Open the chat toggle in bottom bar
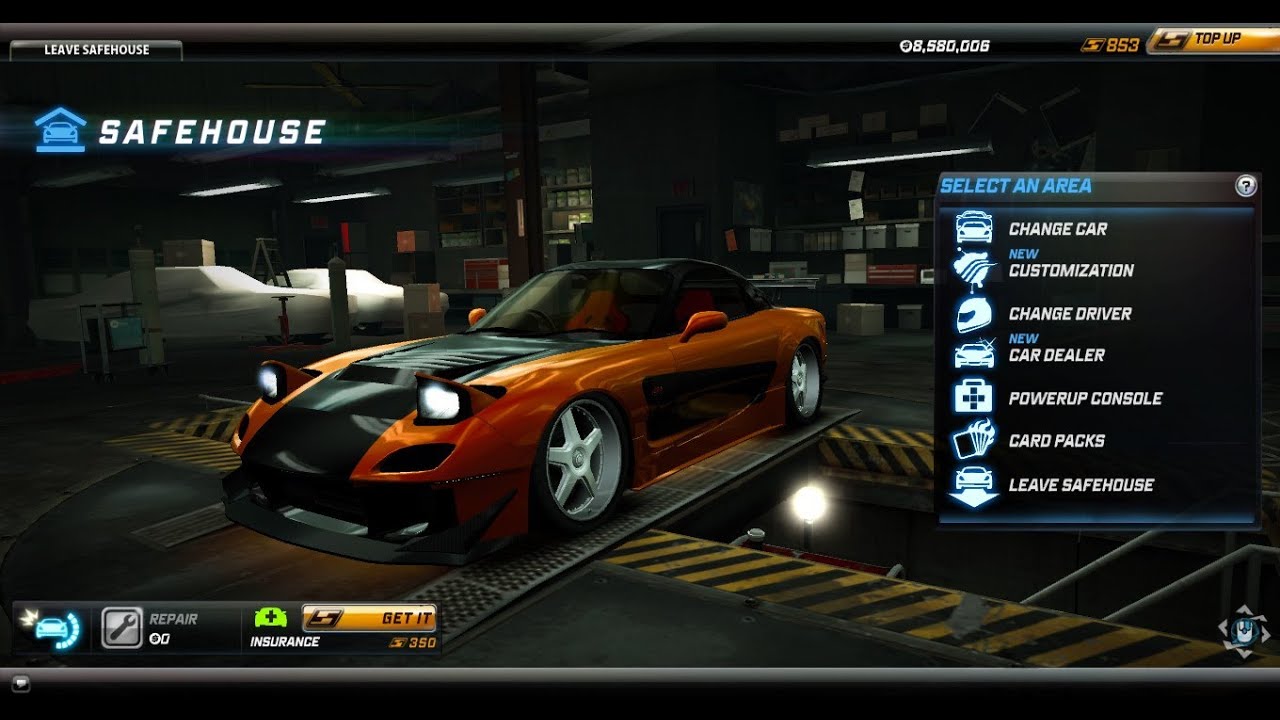1280x720 pixels. (21, 684)
